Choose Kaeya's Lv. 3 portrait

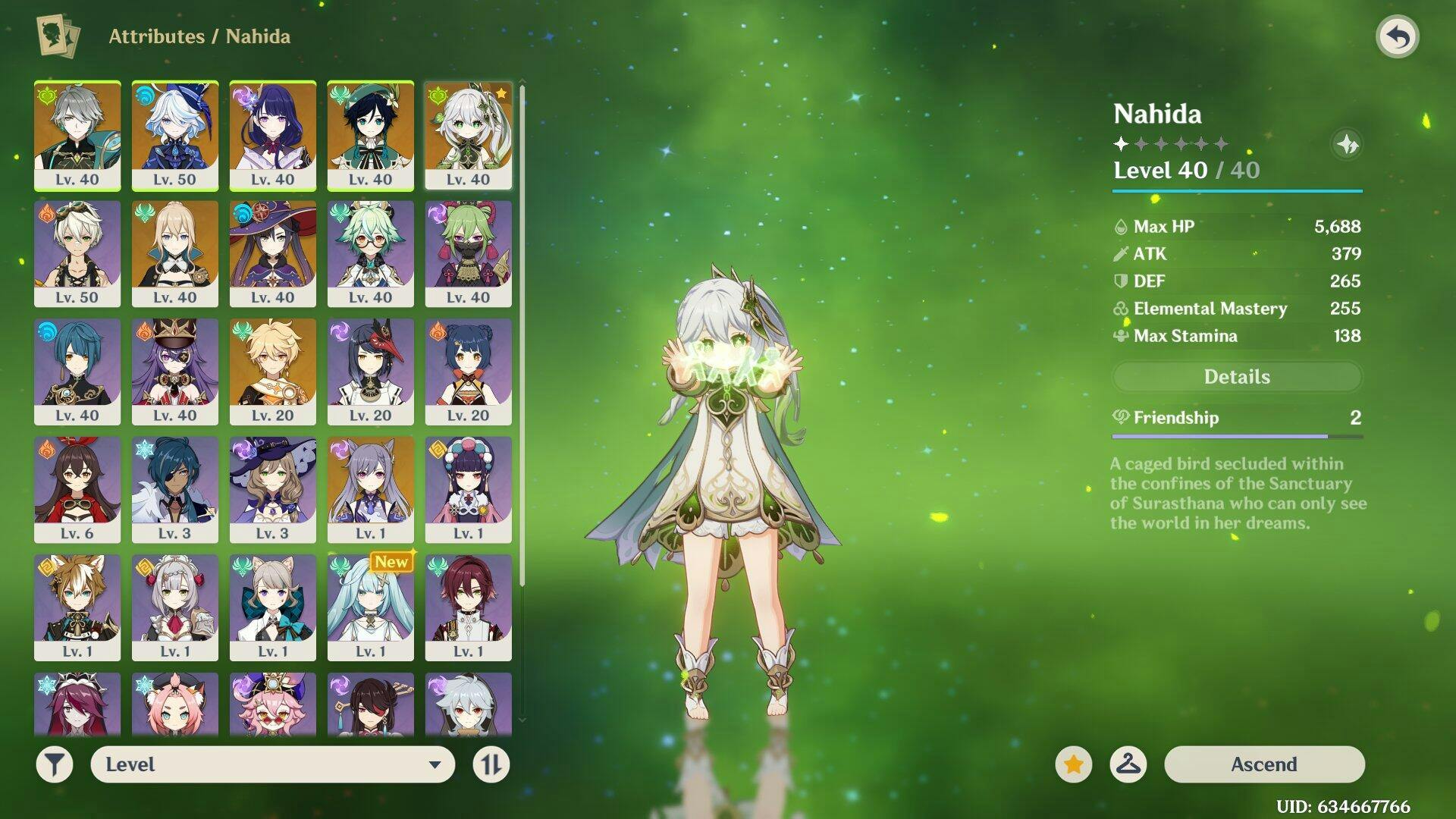point(175,489)
